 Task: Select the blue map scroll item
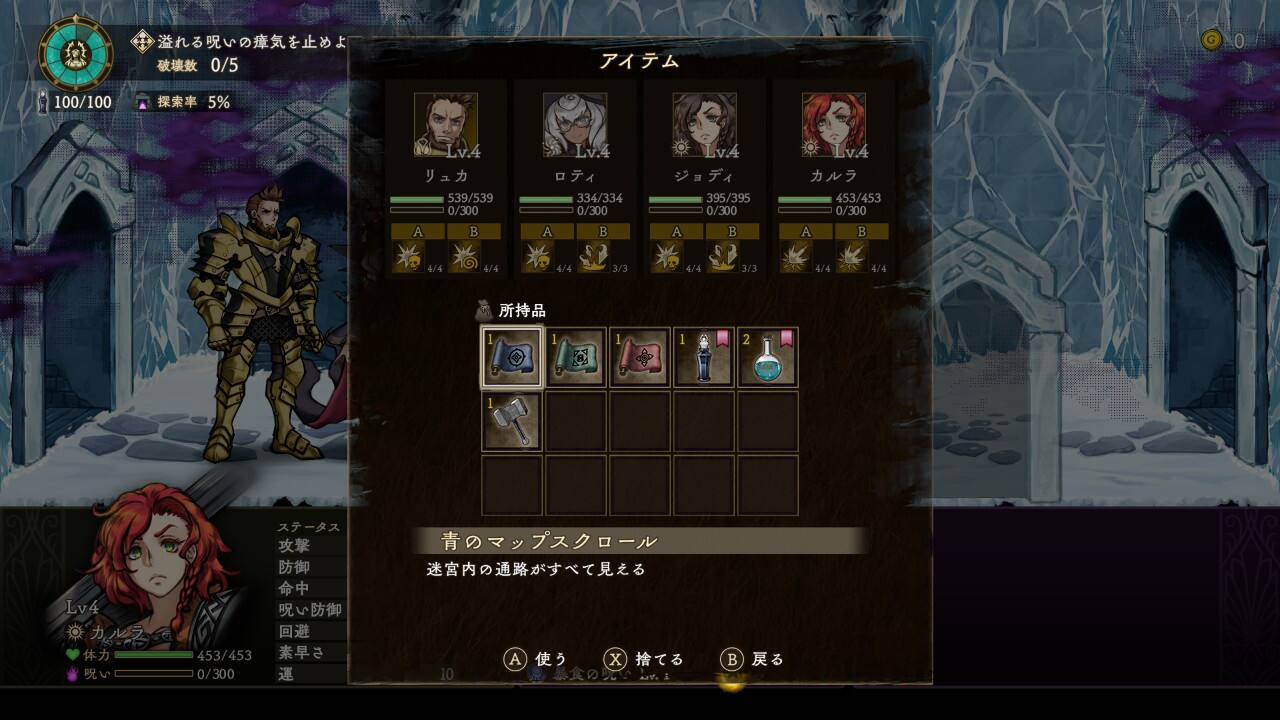(x=512, y=357)
